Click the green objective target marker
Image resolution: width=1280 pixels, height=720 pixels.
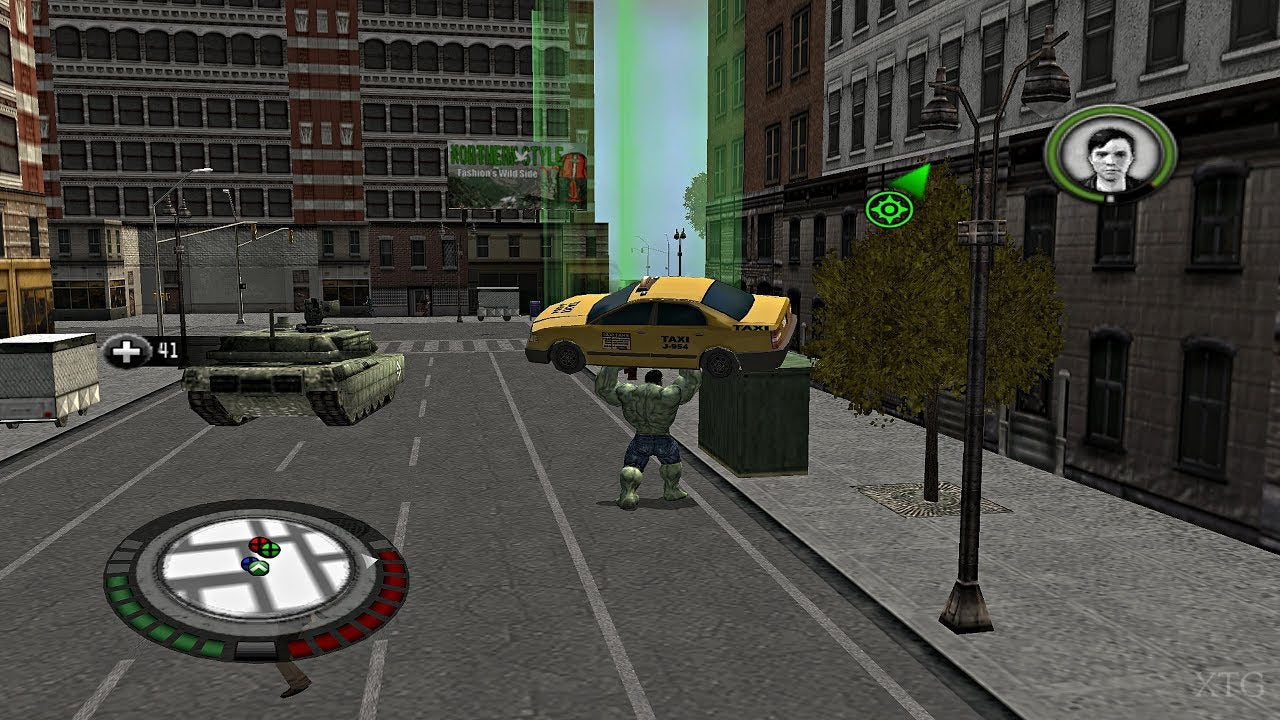tap(888, 209)
